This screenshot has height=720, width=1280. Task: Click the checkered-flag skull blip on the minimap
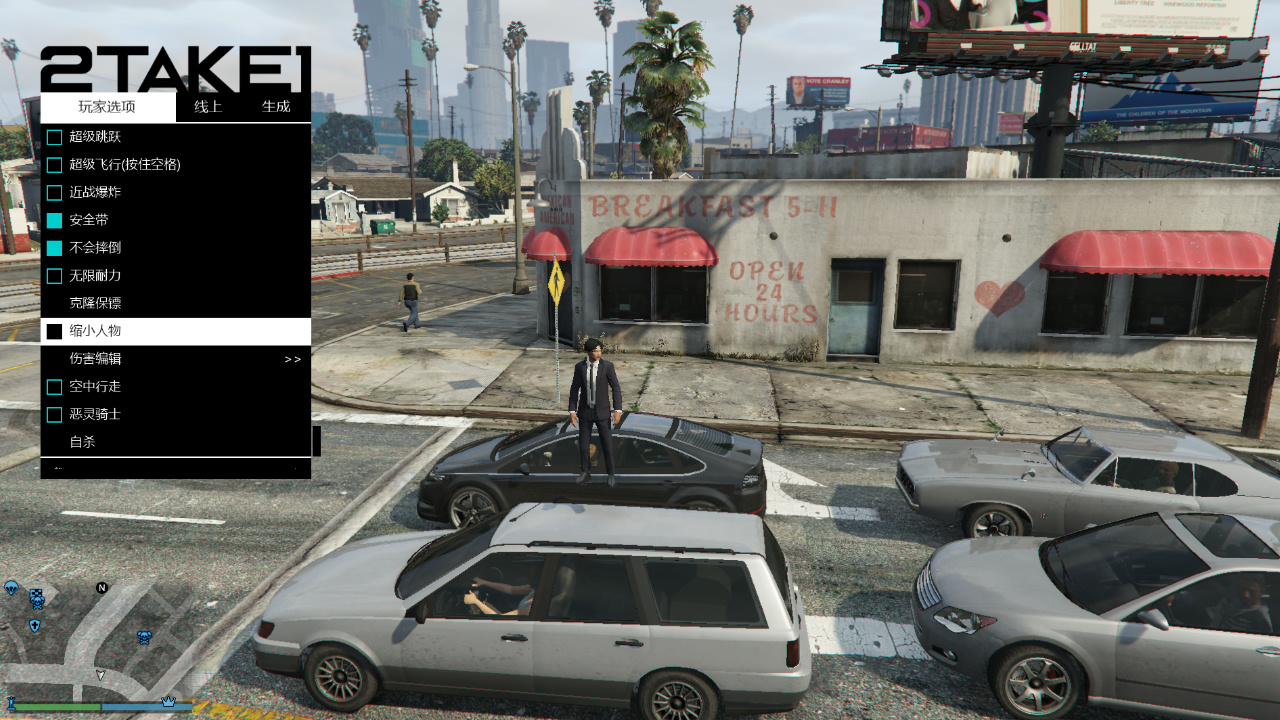tap(38, 597)
